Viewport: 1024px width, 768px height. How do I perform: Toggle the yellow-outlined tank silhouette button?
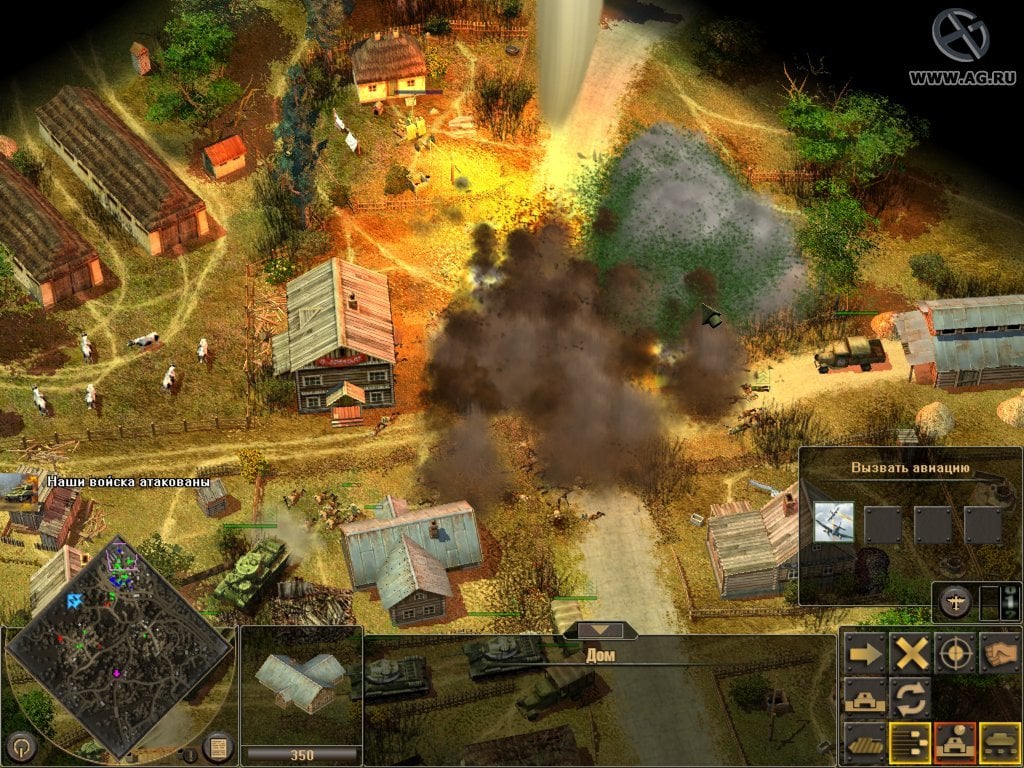pyautogui.click(x=999, y=742)
